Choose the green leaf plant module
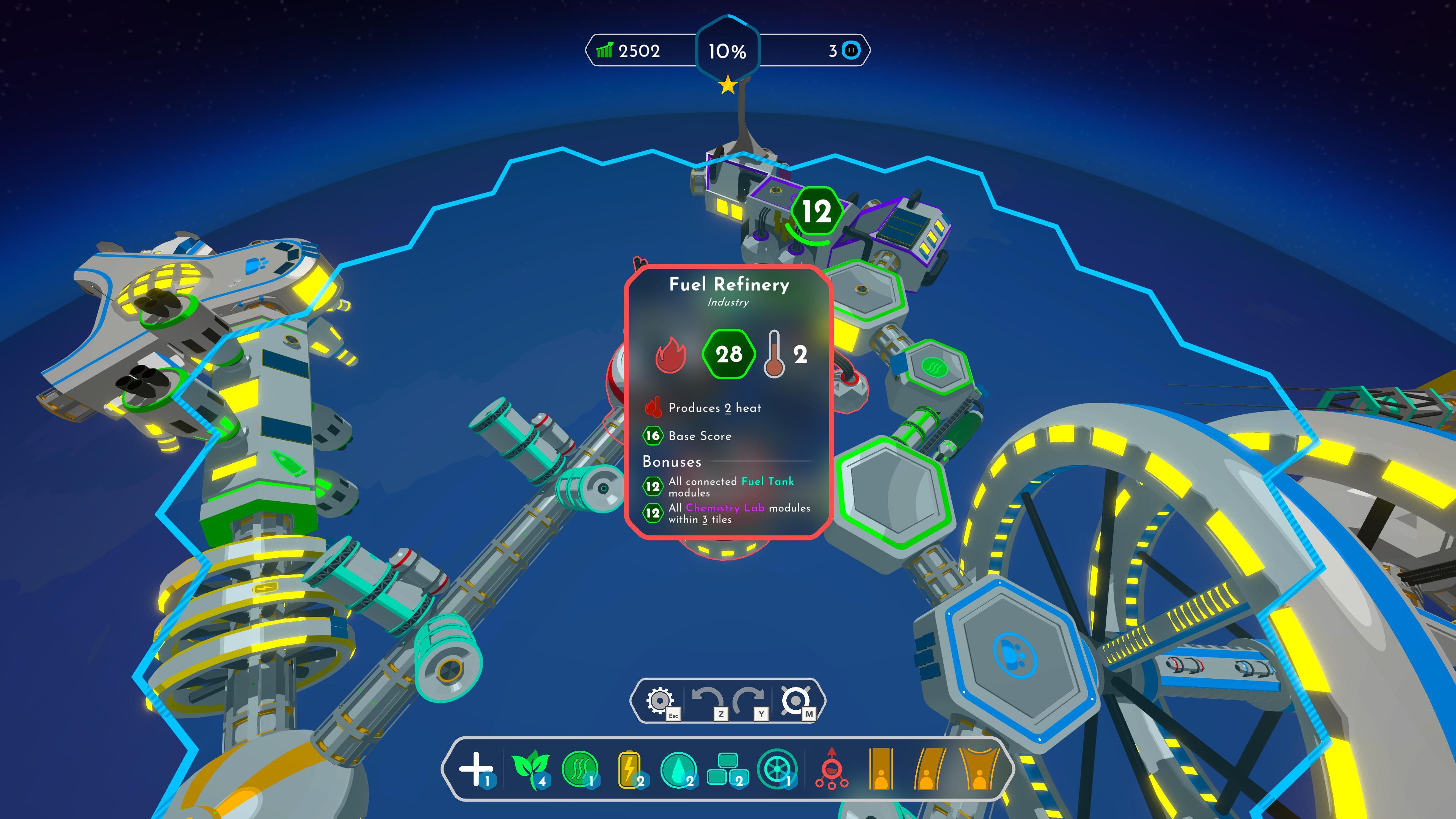The height and width of the screenshot is (819, 1456). click(x=529, y=769)
